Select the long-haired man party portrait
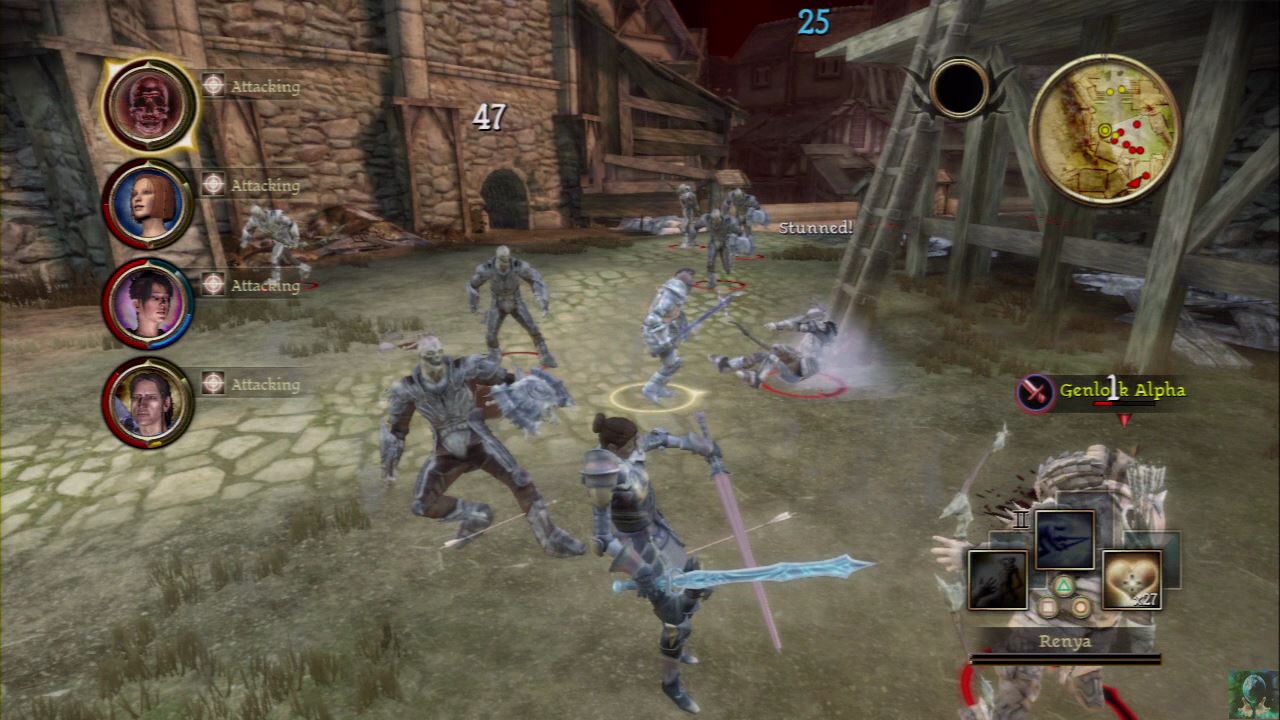The height and width of the screenshot is (720, 1280). [148, 401]
